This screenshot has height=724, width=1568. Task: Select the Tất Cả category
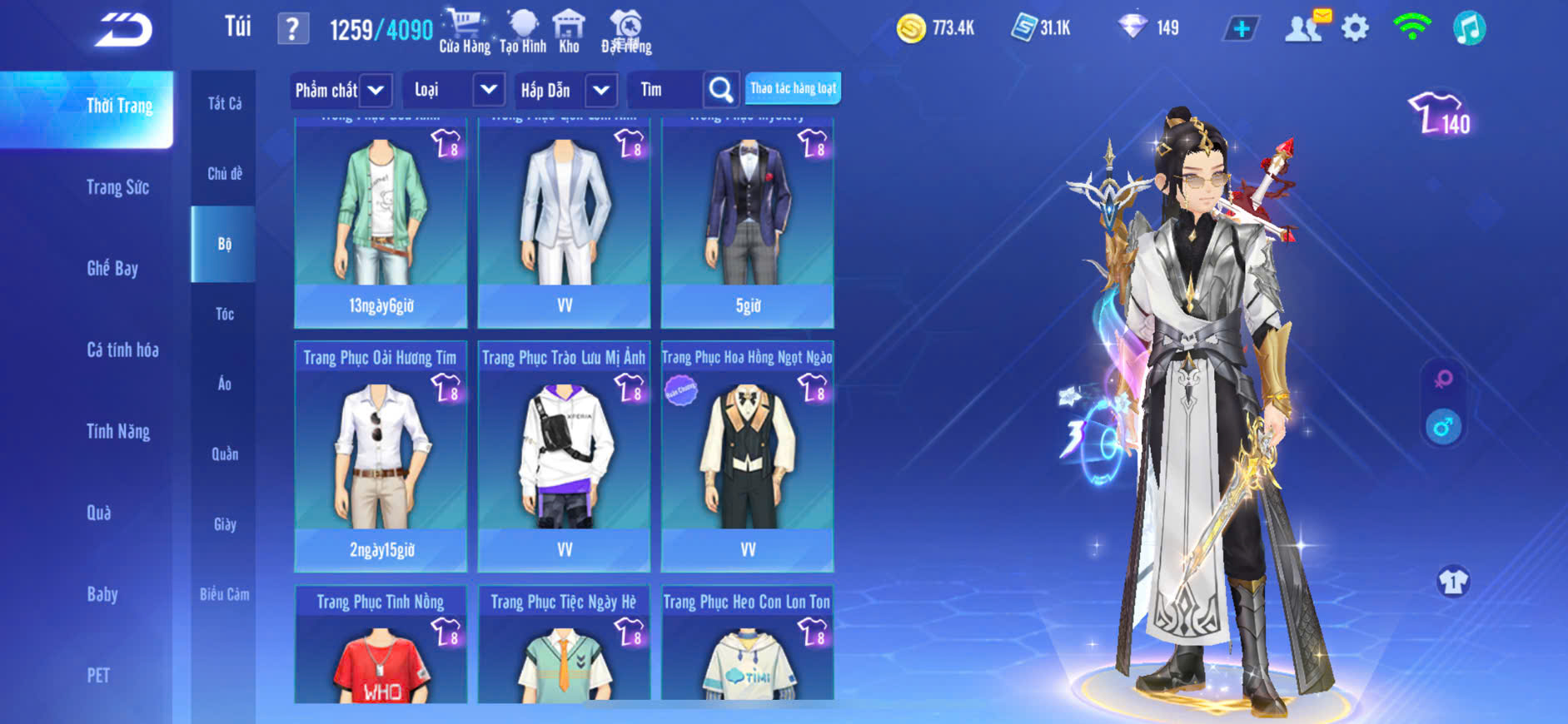pos(225,104)
